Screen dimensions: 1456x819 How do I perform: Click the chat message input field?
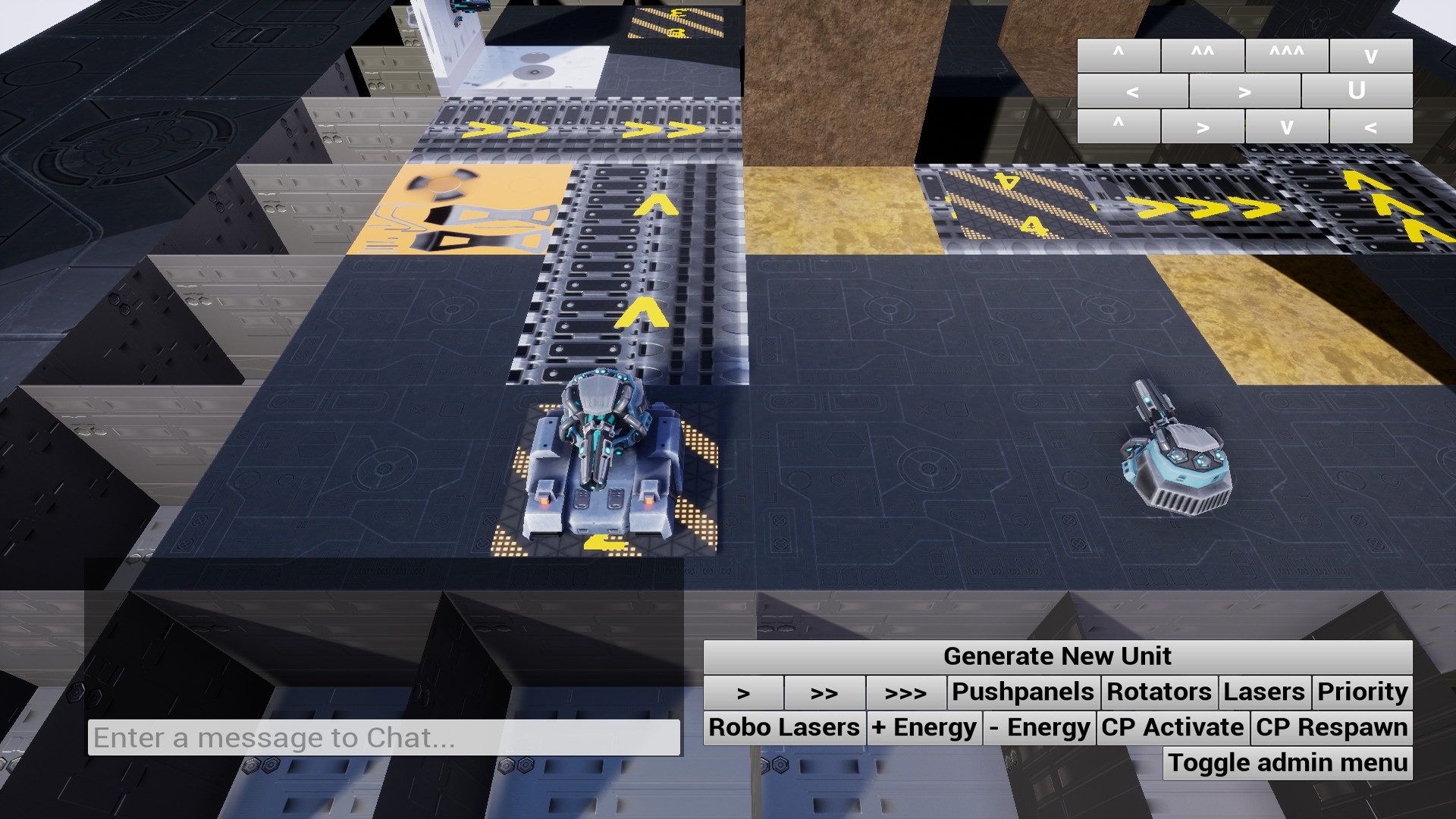point(379,736)
